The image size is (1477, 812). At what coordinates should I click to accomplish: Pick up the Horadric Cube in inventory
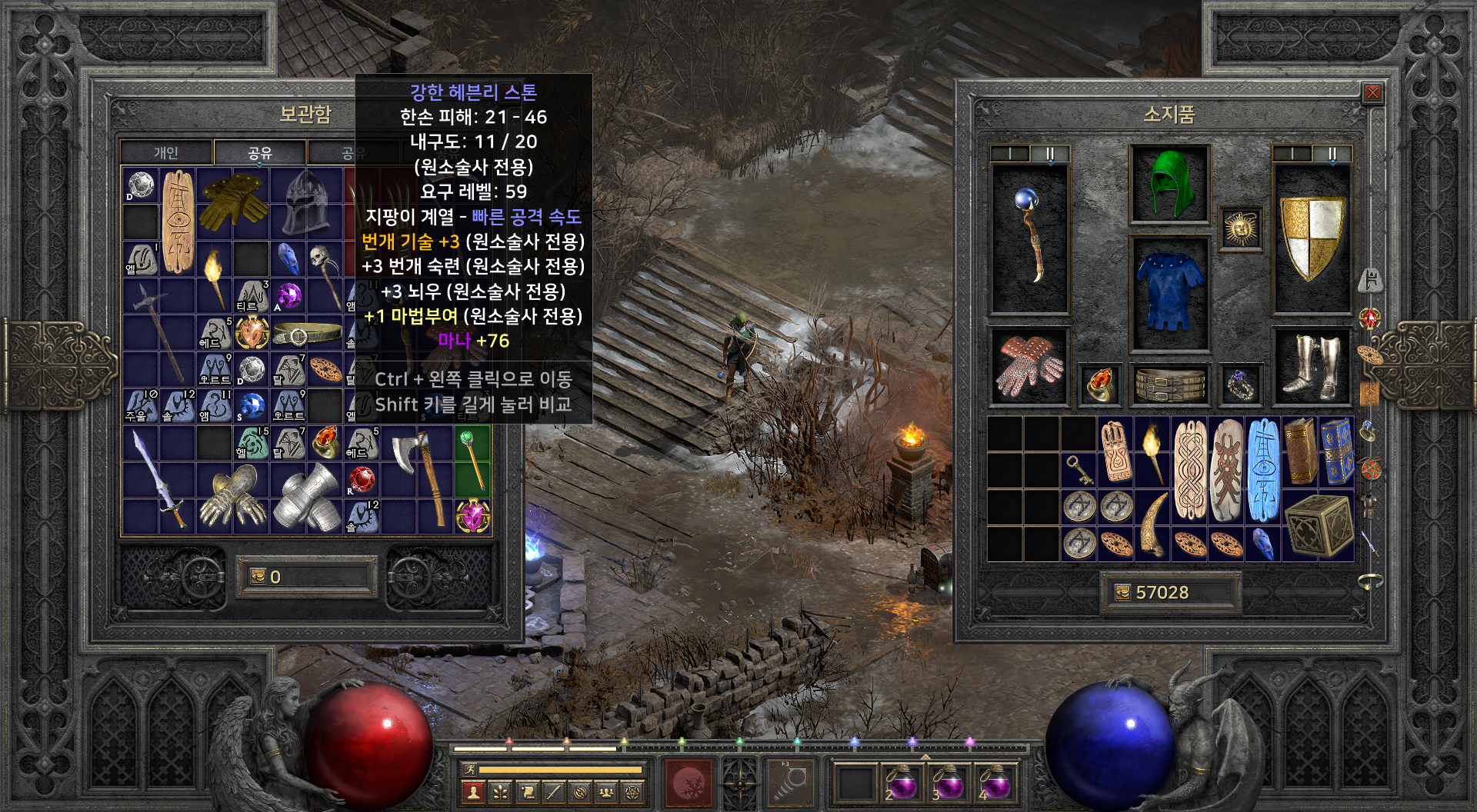pyautogui.click(x=1319, y=525)
